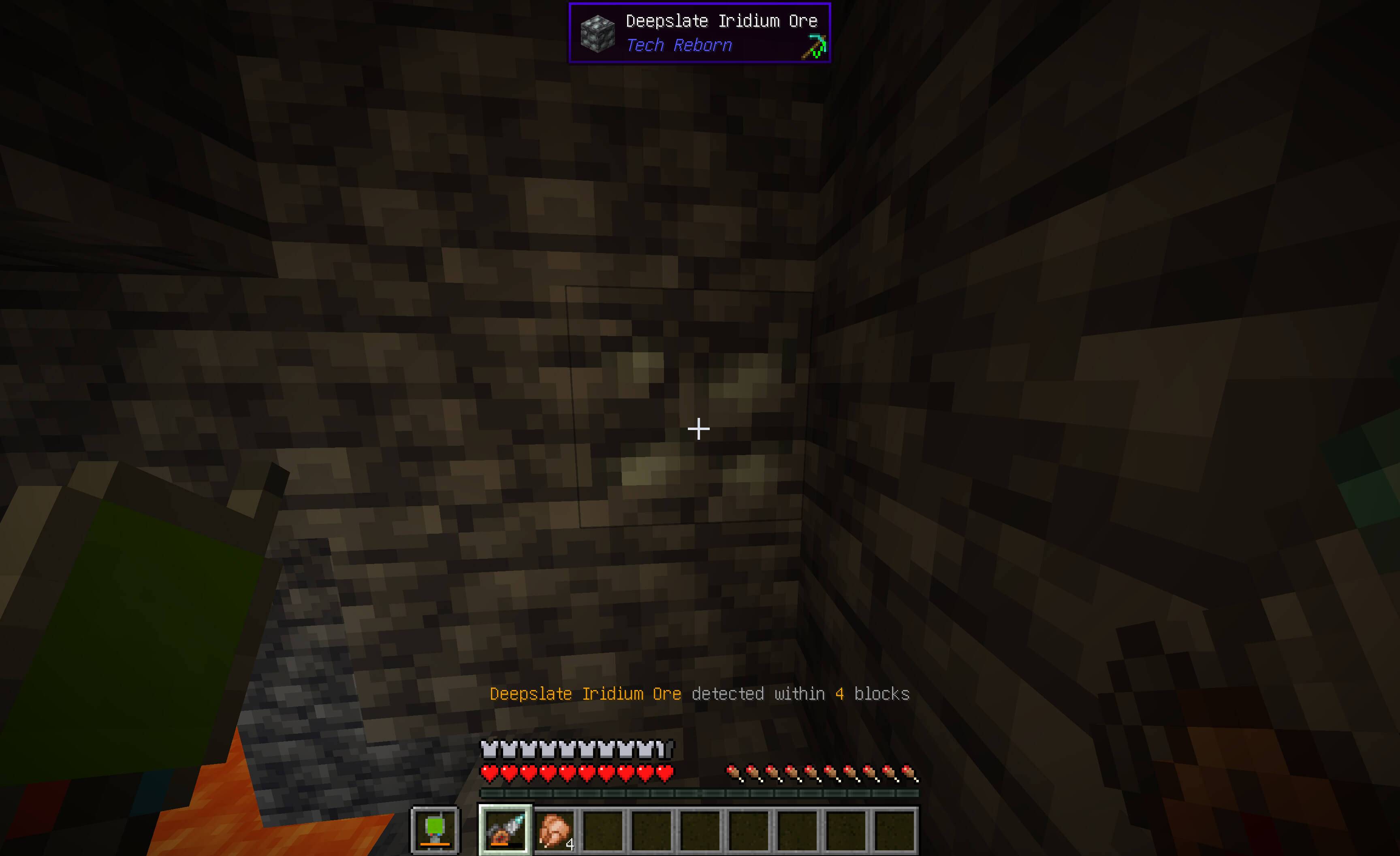Click the deepslate ore block icon in the tooltip

[598, 34]
